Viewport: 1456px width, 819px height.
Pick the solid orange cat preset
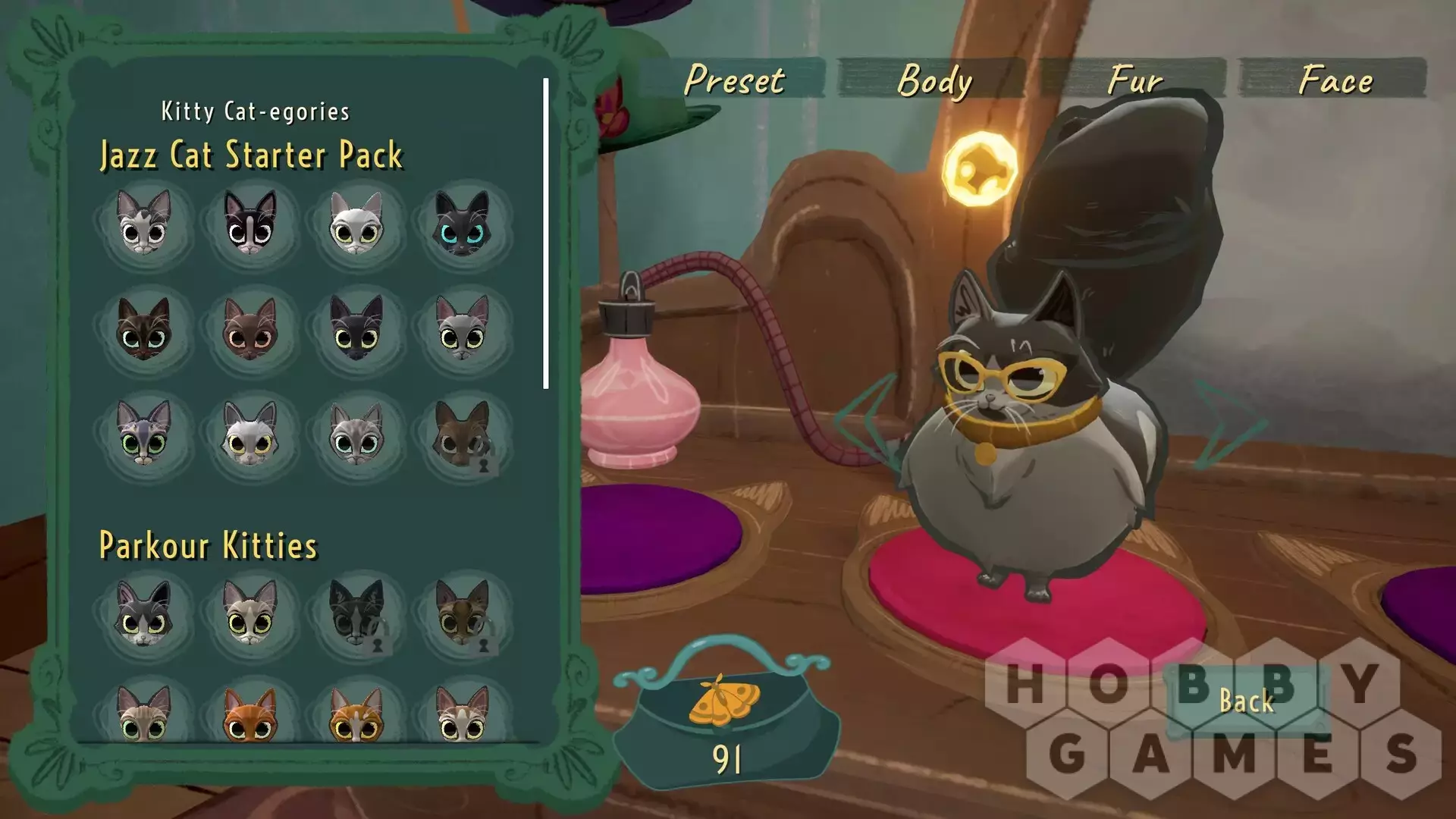click(250, 714)
